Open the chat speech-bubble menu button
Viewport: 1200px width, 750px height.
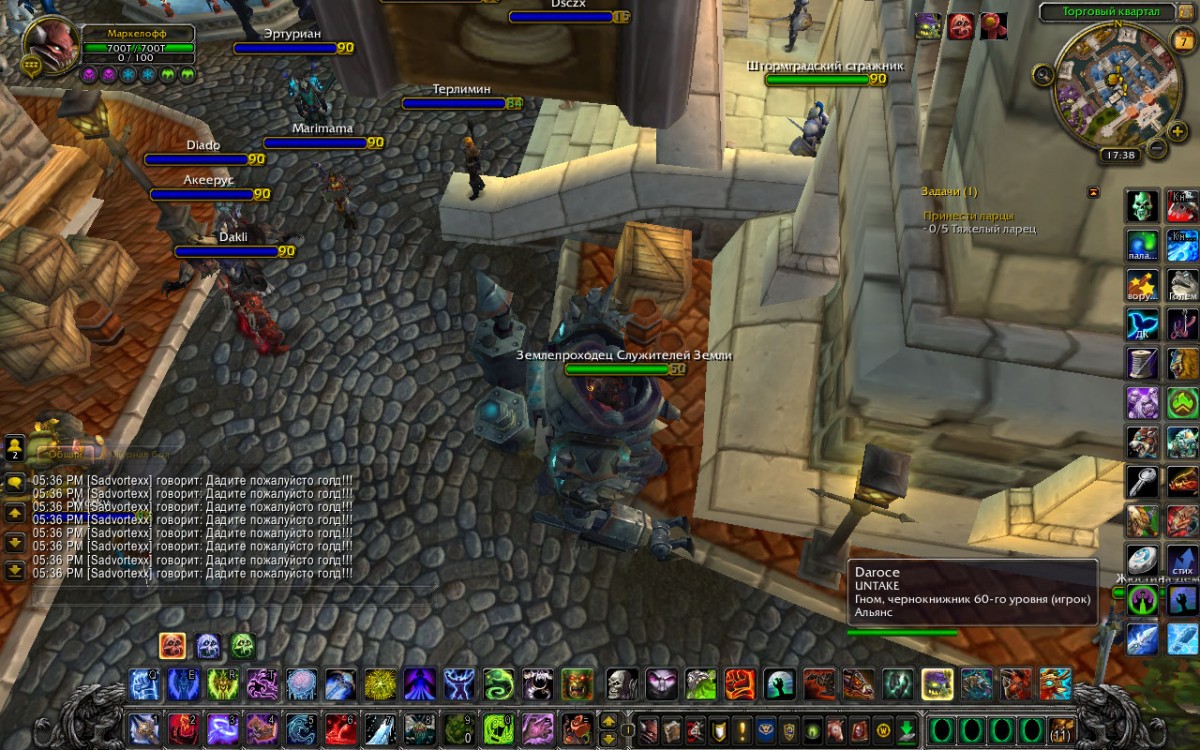(15, 483)
